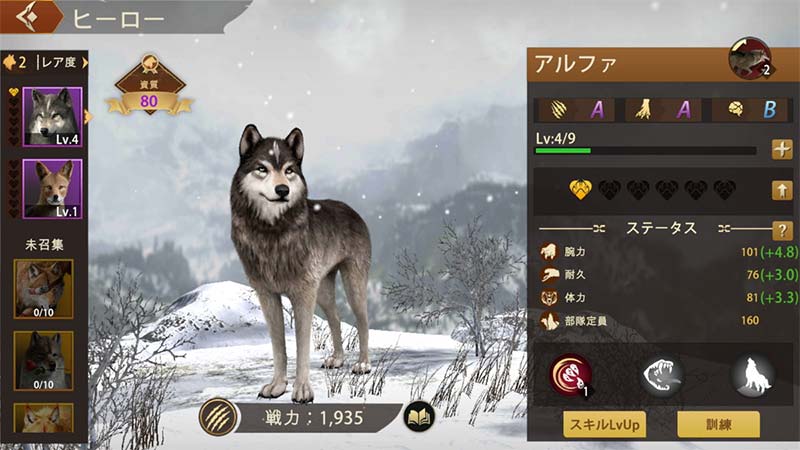Select the wolf jaws bite skill icon
Screen dimensions: 800x450
(x=663, y=377)
